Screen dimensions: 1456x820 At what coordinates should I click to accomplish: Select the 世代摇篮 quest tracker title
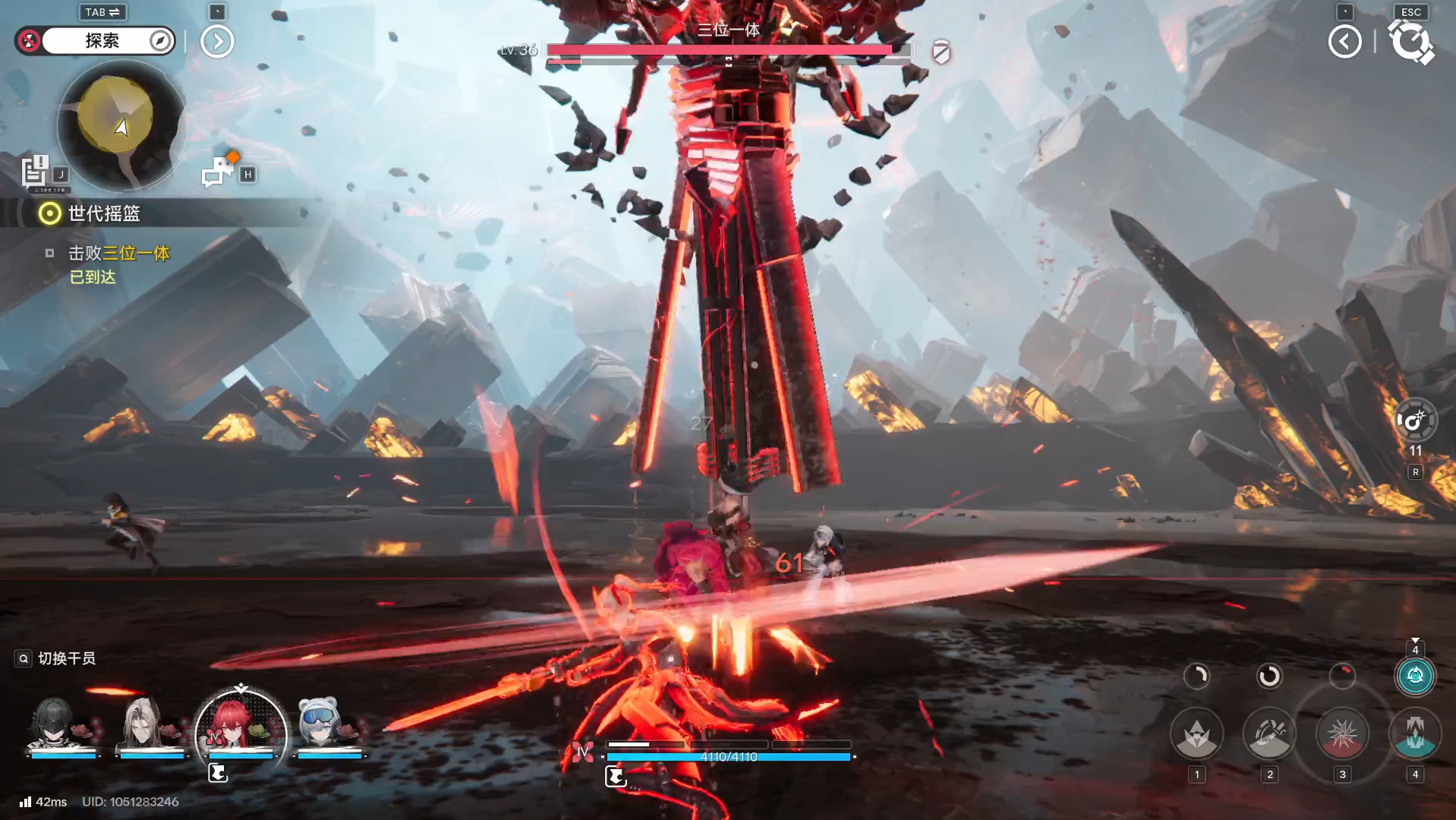[104, 213]
